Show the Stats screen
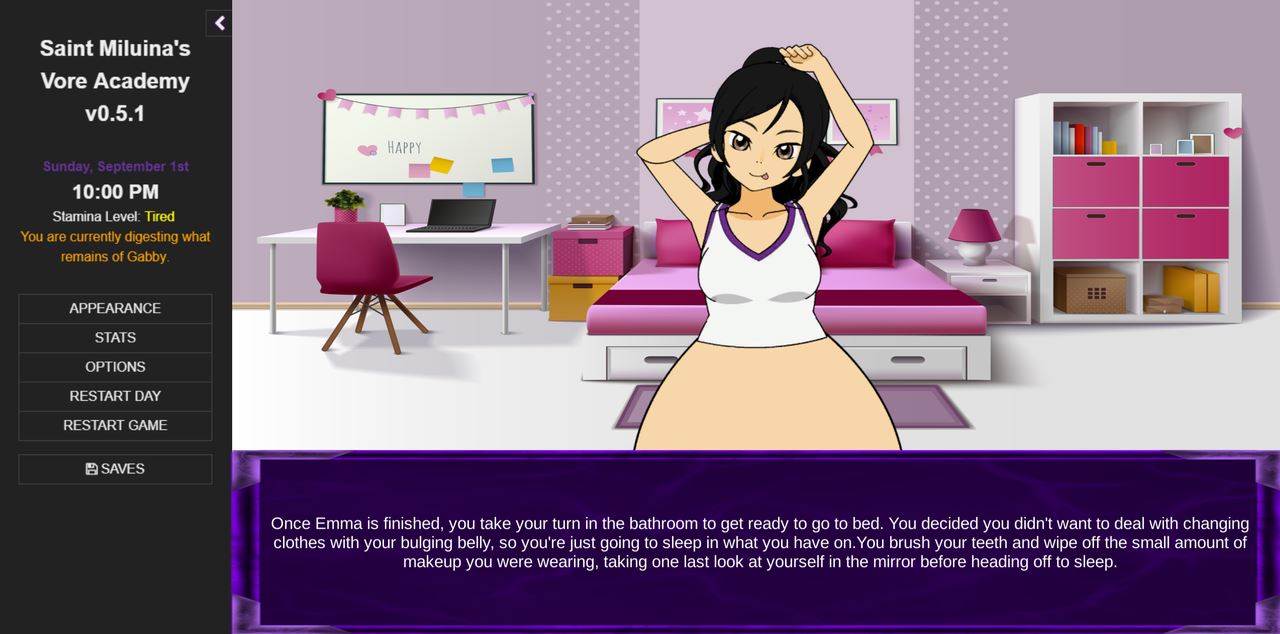This screenshot has width=1280, height=634. 115,338
